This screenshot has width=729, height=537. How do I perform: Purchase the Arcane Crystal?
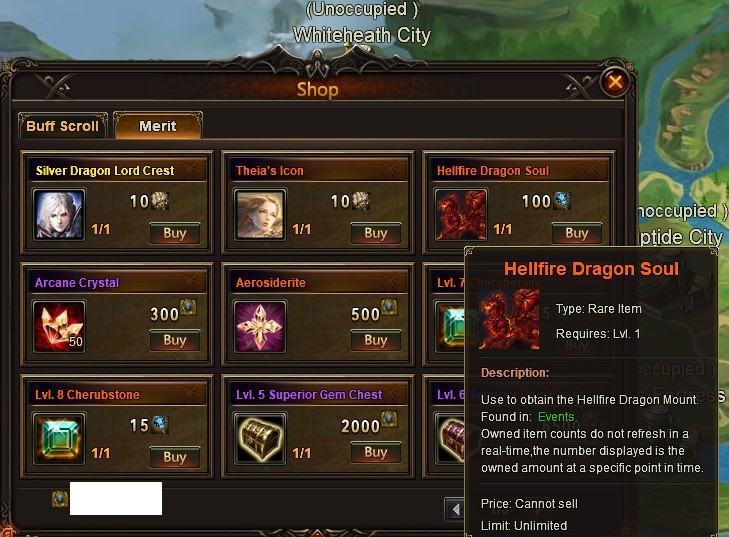pyautogui.click(x=175, y=340)
